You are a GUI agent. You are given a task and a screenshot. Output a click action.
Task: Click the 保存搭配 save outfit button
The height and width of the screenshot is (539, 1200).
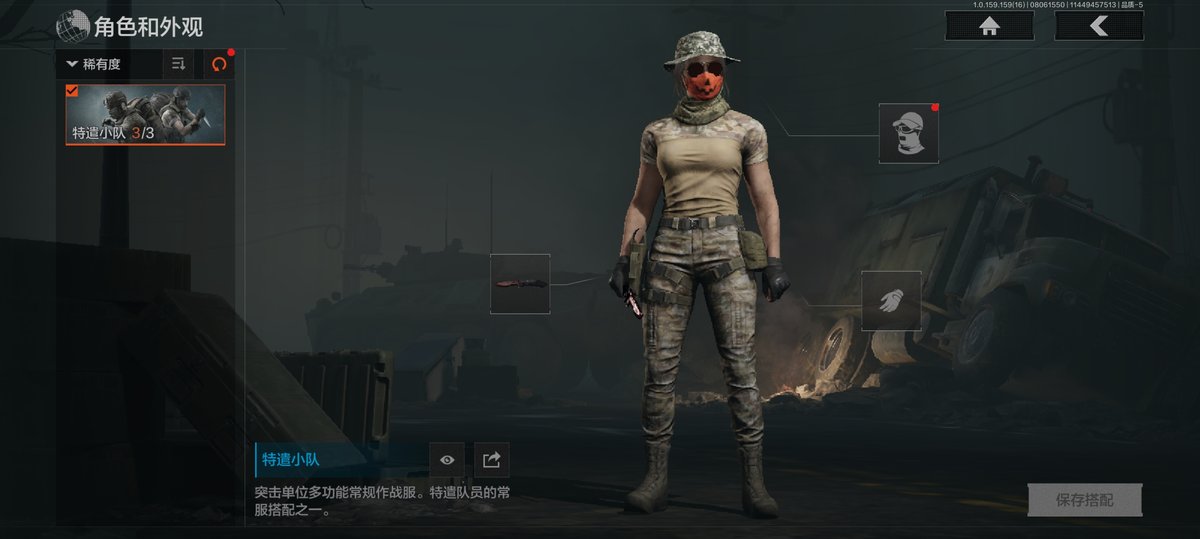(1084, 500)
